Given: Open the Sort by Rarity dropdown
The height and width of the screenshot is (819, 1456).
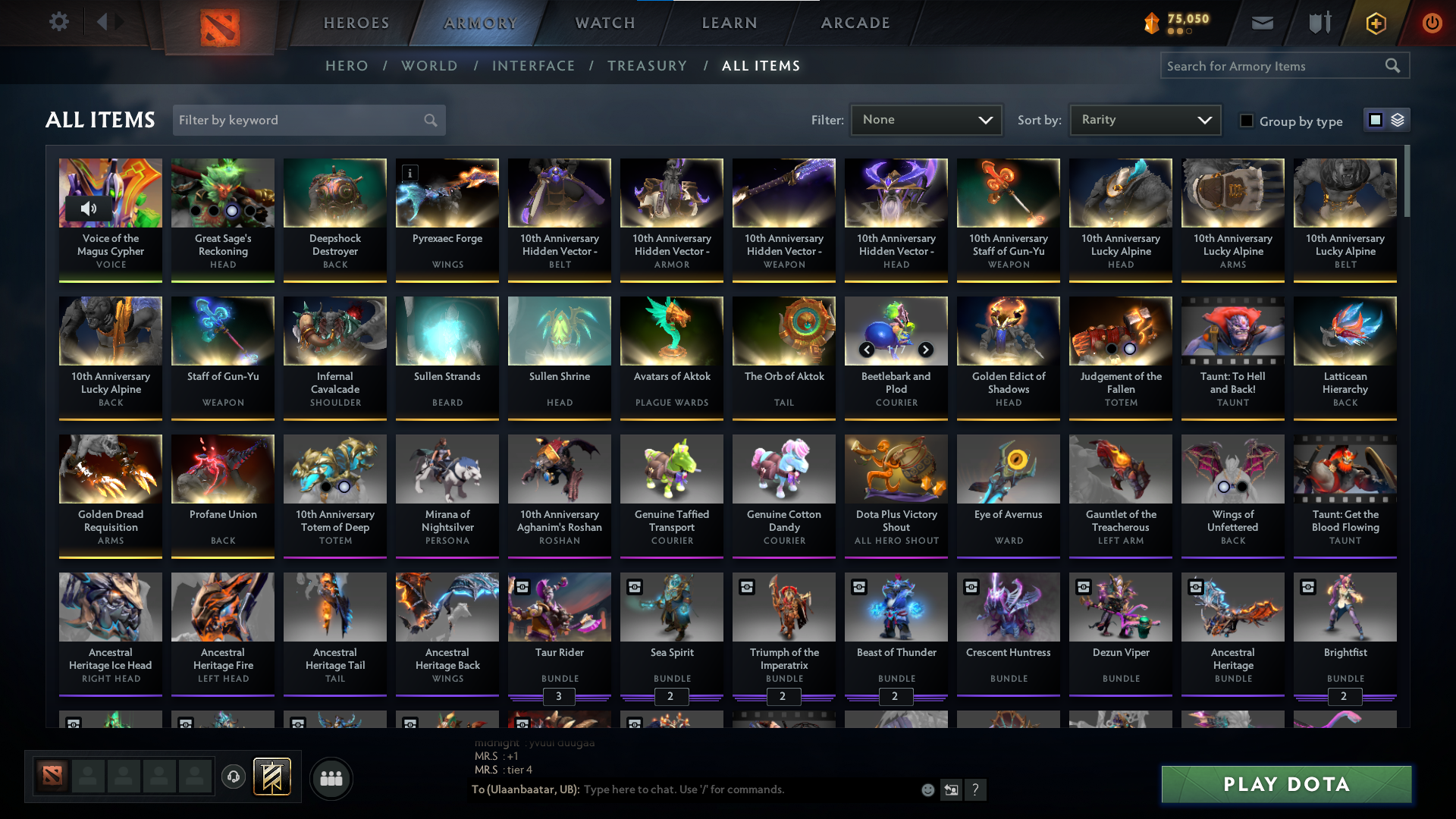Looking at the screenshot, I should coord(1144,120).
